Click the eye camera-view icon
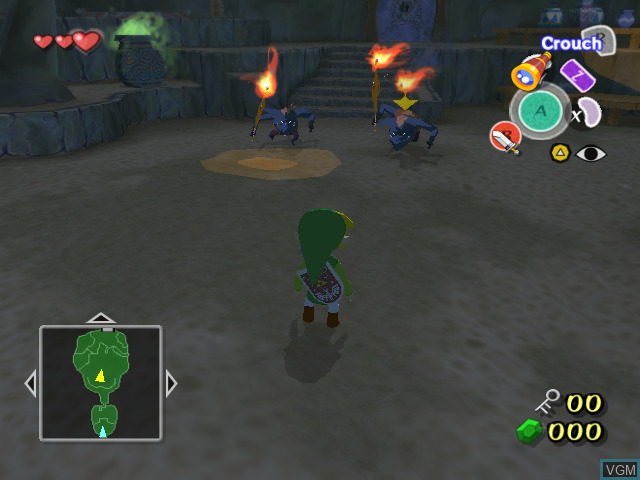 coord(591,153)
